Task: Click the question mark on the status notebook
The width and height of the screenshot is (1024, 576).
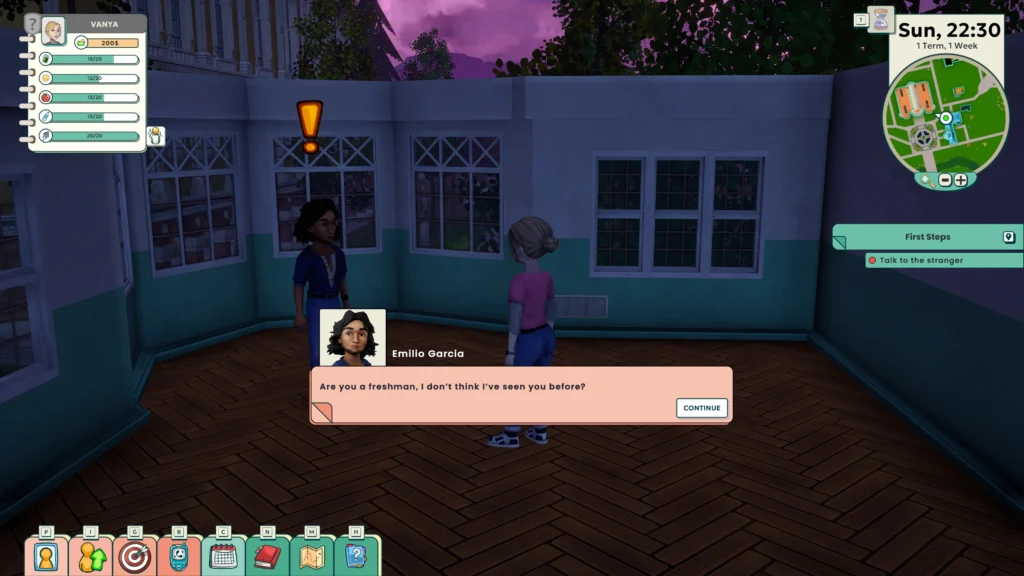Action: tap(32, 23)
